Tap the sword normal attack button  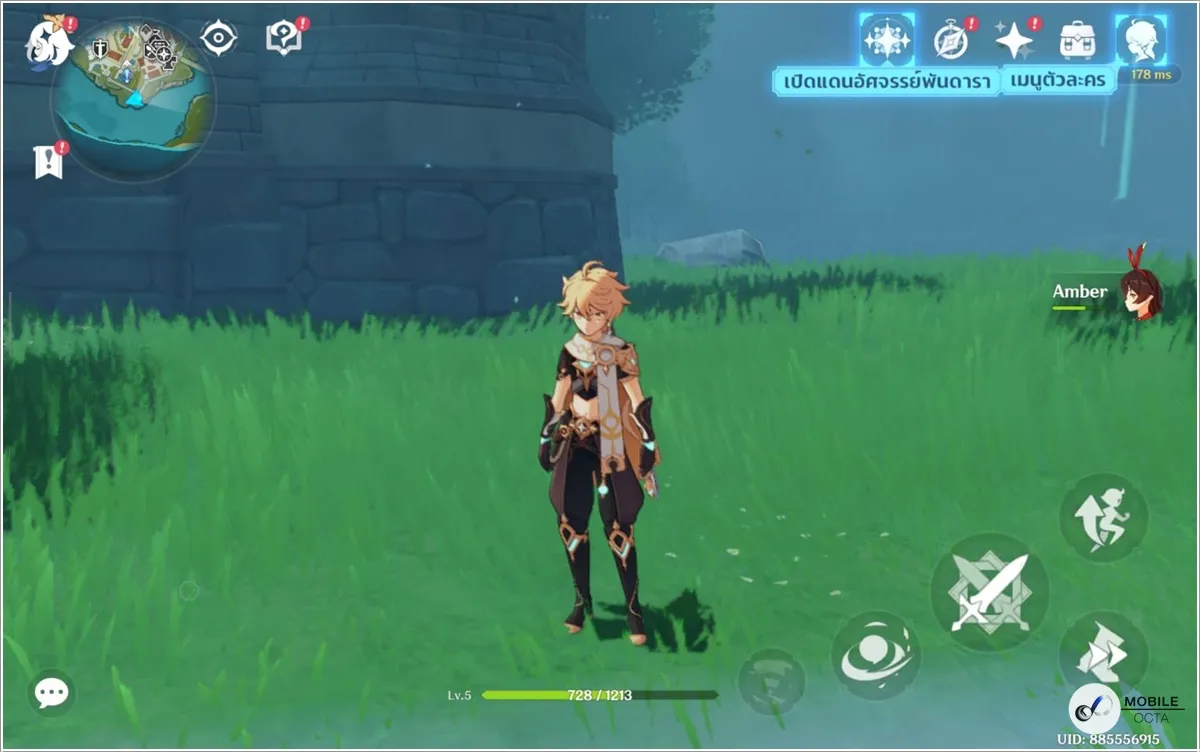(x=988, y=592)
